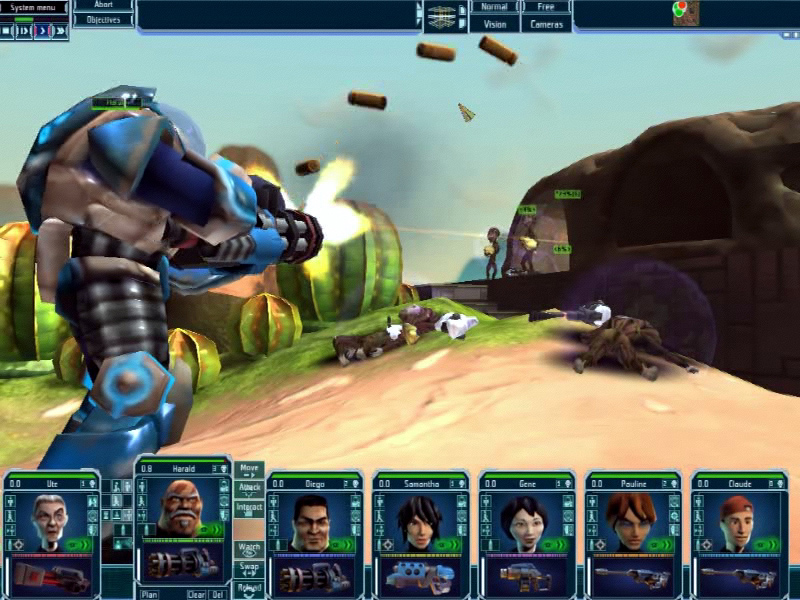Use the Swap command
800x600 pixels.
pyautogui.click(x=249, y=568)
